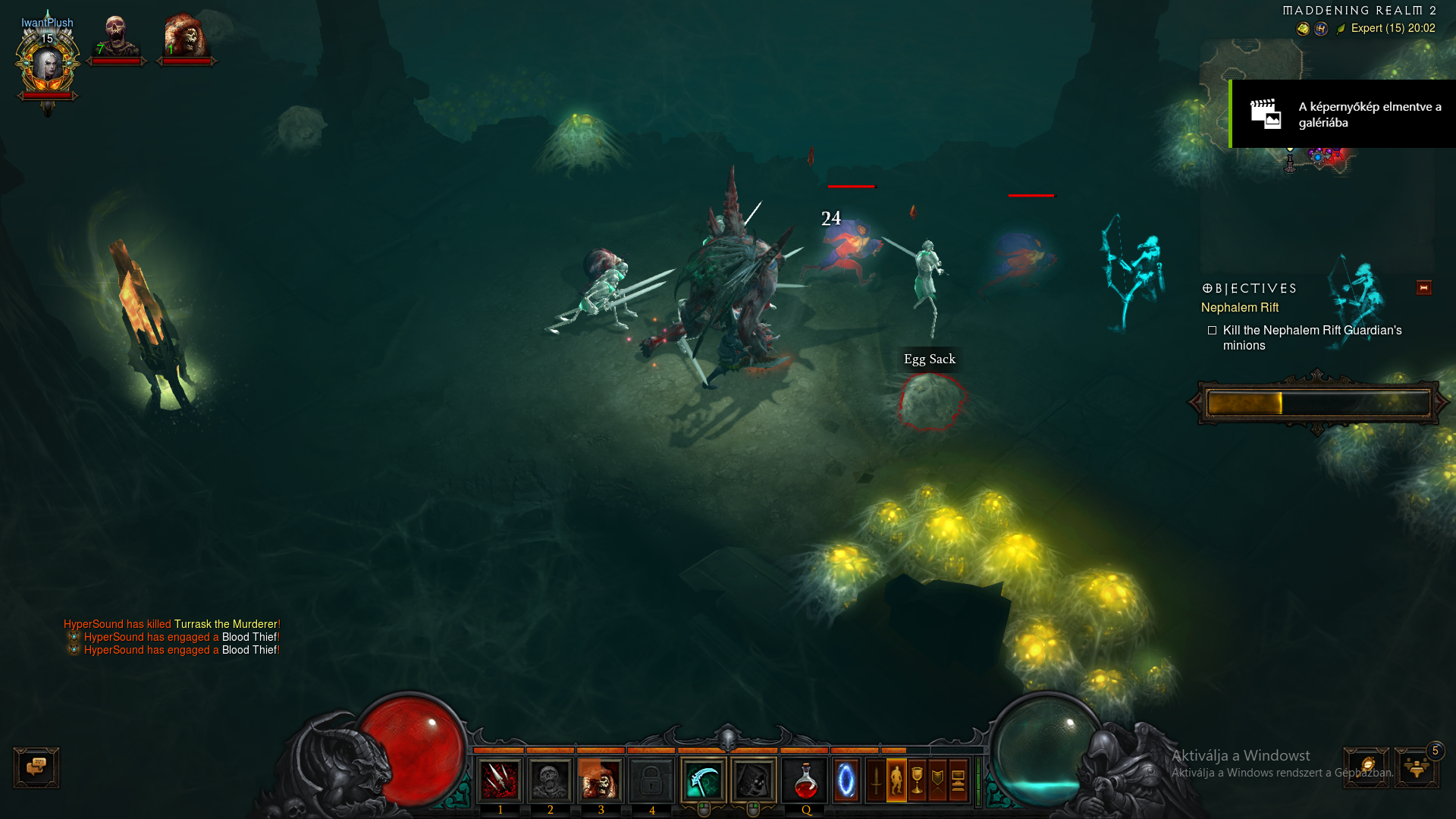This screenshot has height=819, width=1456.
Task: Open the game menu computer icon
Action: click(958, 780)
